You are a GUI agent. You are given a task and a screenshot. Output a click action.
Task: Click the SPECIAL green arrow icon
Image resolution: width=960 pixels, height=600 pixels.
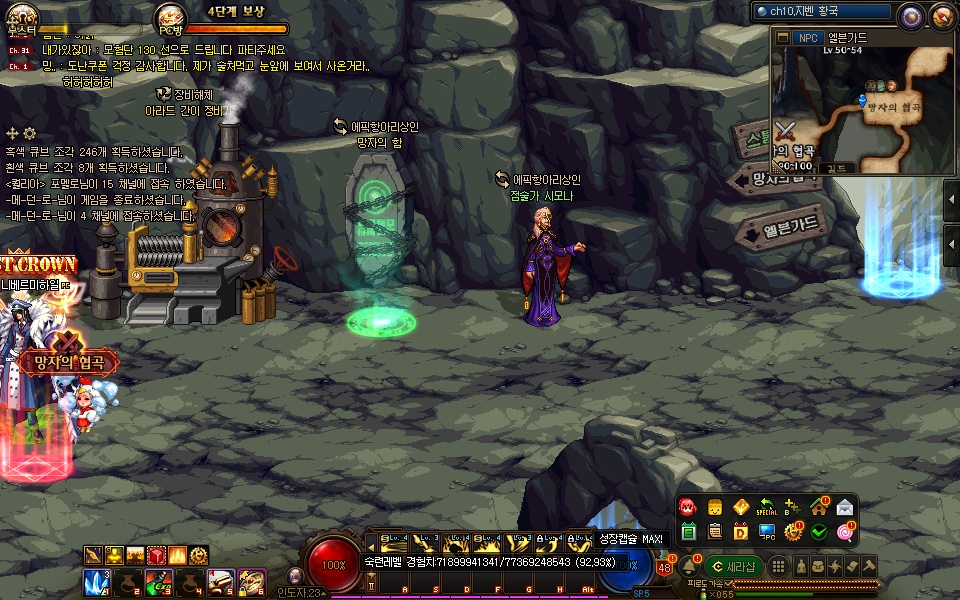[767, 507]
